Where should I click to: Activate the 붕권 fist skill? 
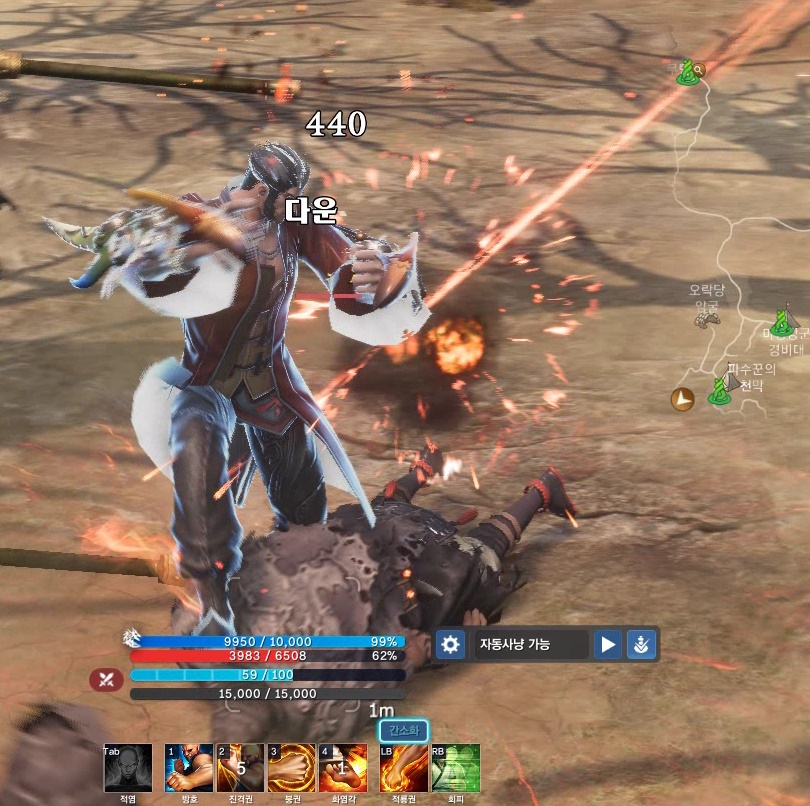[x=291, y=768]
